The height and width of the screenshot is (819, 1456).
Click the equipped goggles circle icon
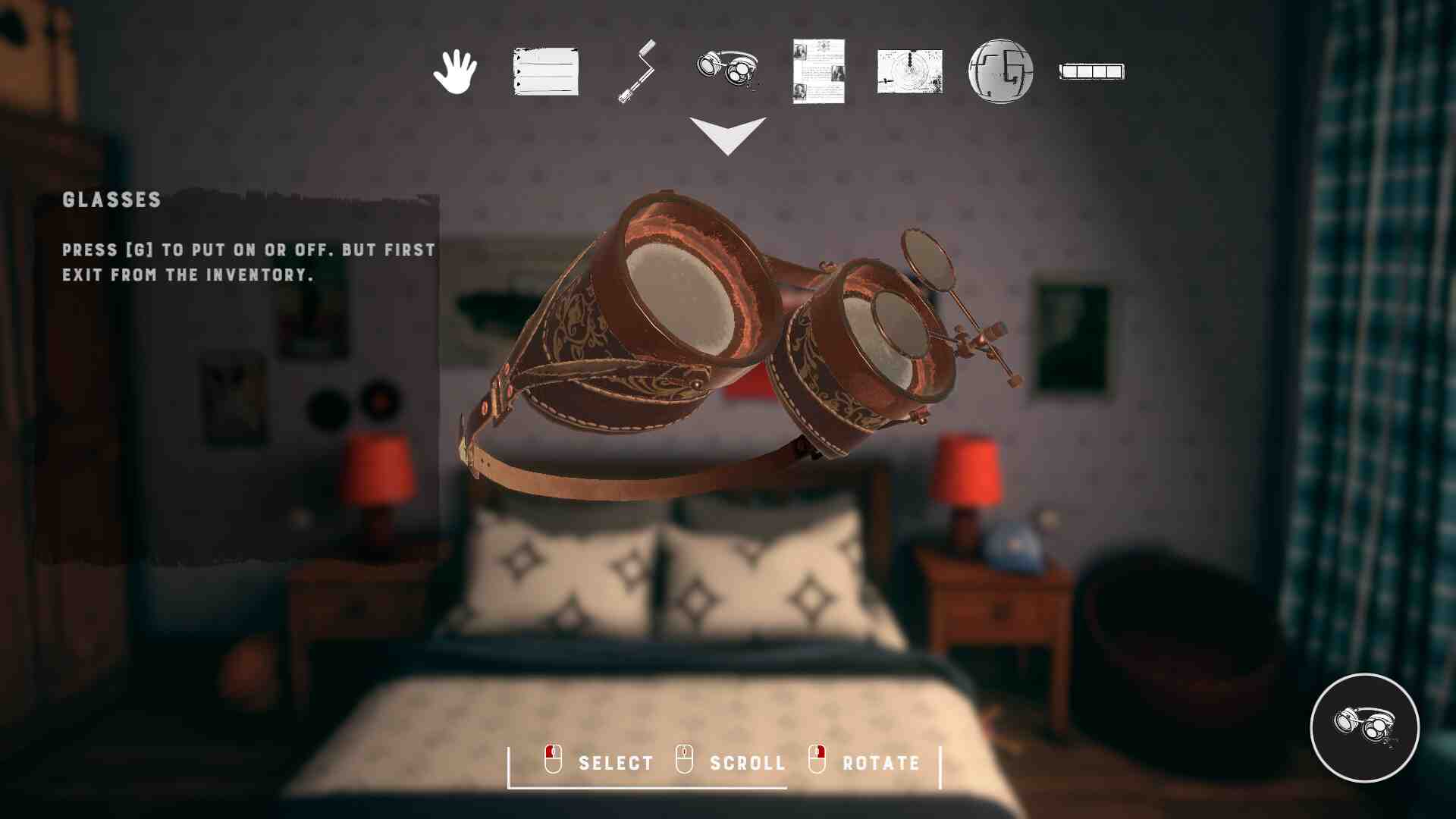tap(1364, 727)
